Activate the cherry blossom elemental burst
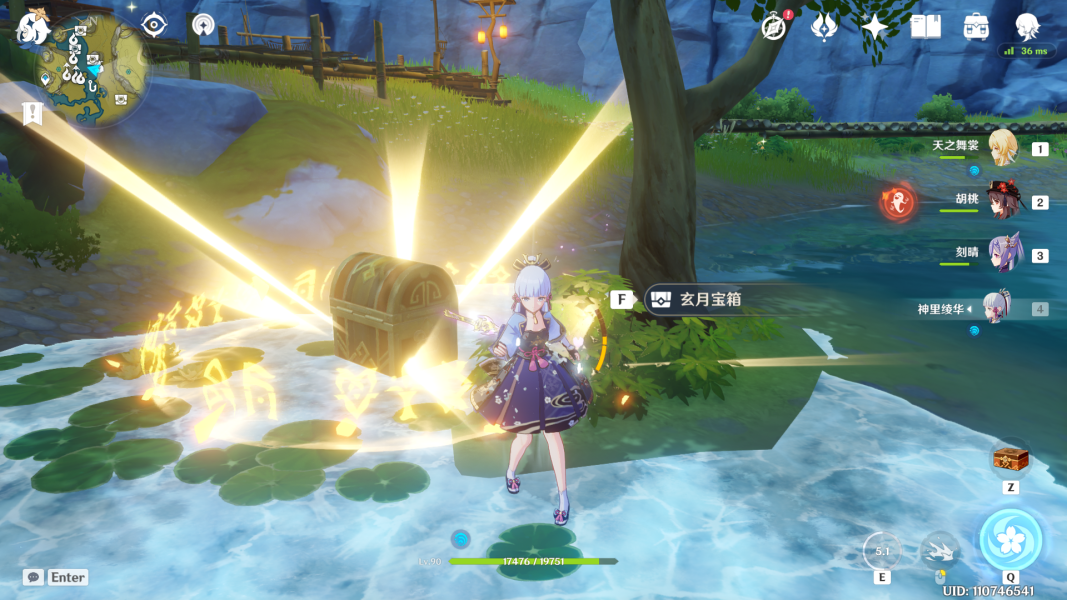Viewport: 1067px width, 600px height. click(x=1011, y=539)
